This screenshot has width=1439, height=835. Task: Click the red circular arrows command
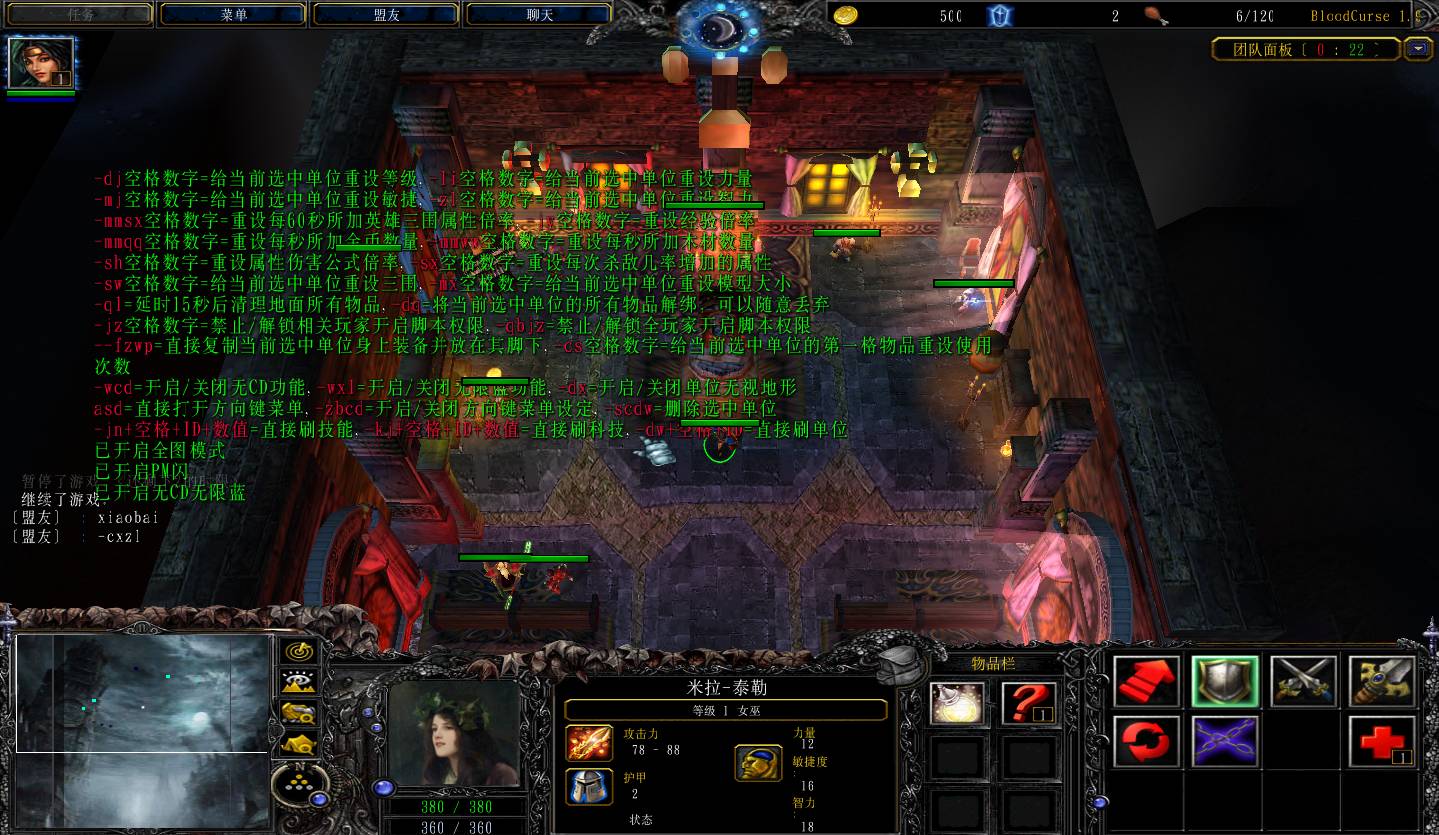tap(1146, 741)
